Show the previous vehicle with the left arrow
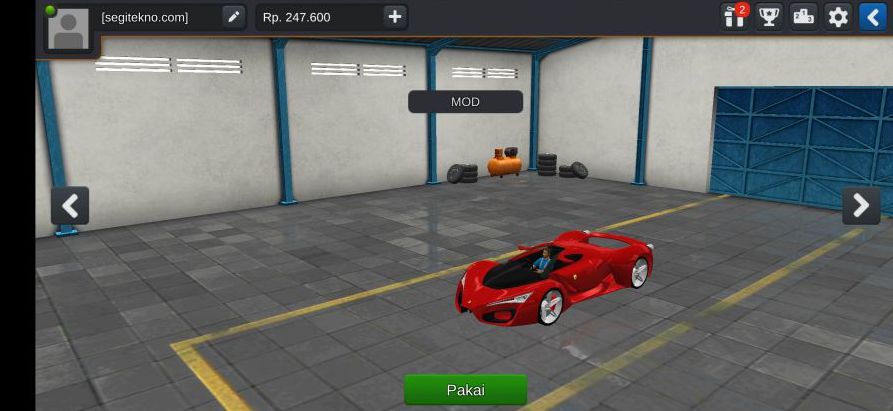Screen dimensions: 893x411 (x=70, y=206)
